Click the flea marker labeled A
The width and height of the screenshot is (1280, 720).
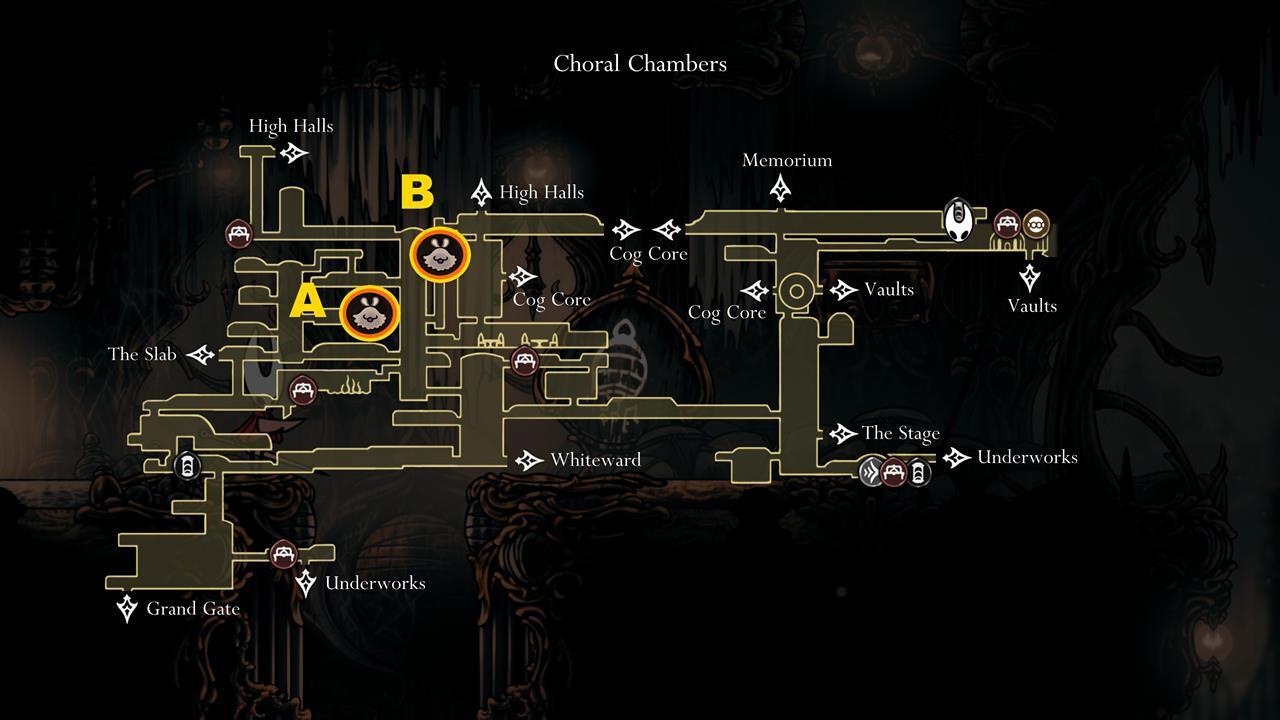pos(370,314)
